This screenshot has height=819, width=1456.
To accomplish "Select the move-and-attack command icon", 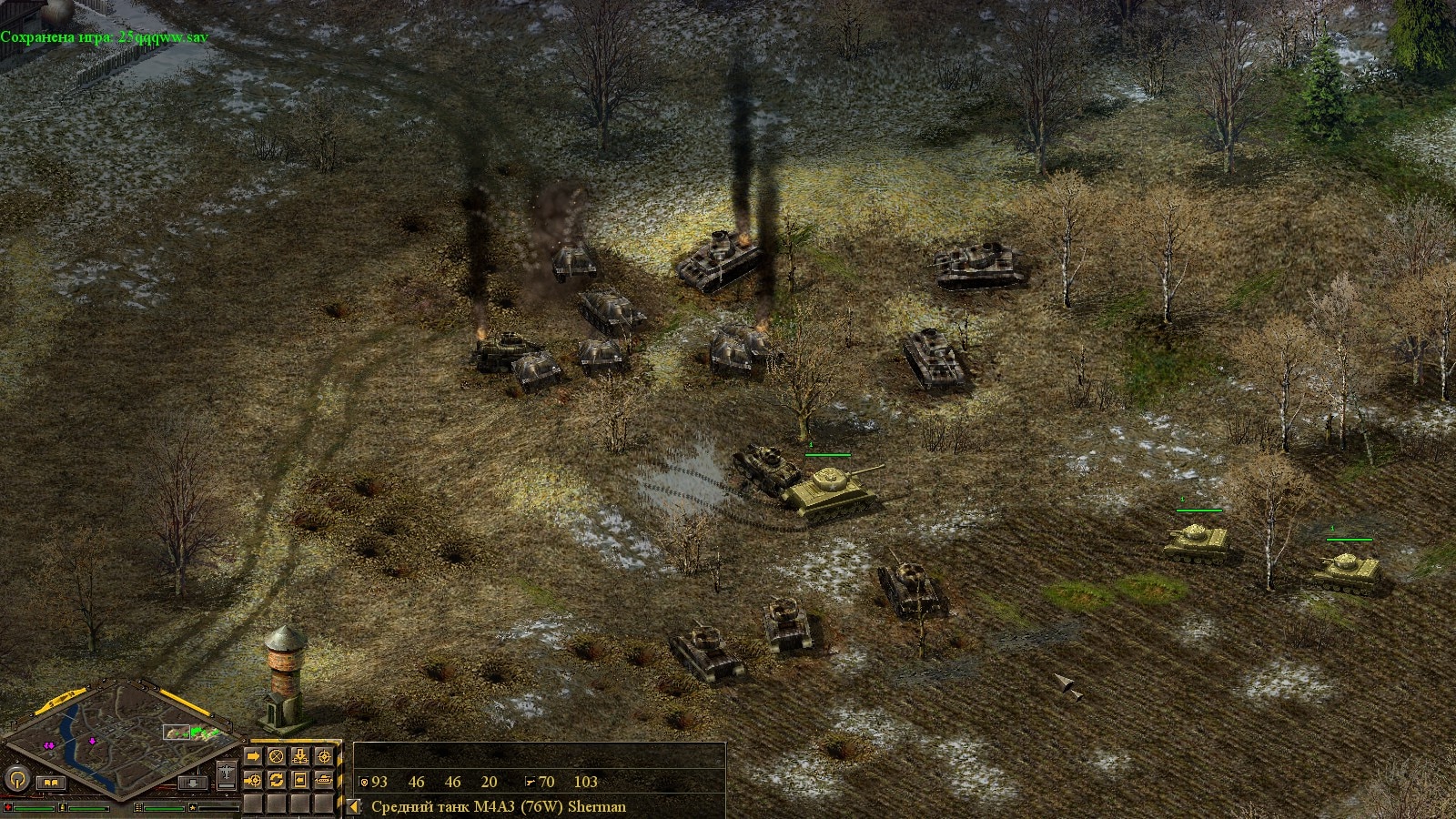I will pyautogui.click(x=254, y=780).
